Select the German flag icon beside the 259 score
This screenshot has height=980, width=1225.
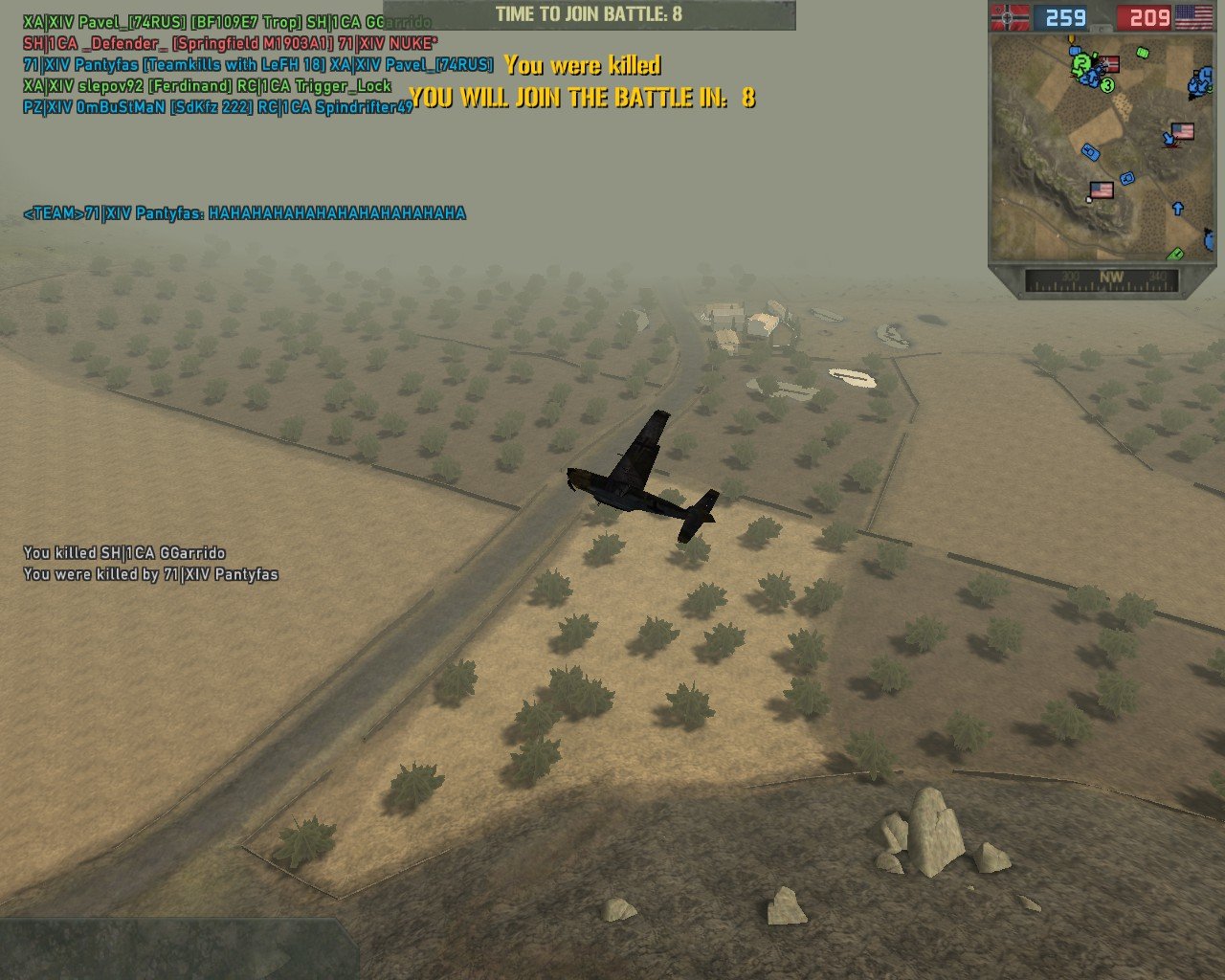click(1011, 17)
